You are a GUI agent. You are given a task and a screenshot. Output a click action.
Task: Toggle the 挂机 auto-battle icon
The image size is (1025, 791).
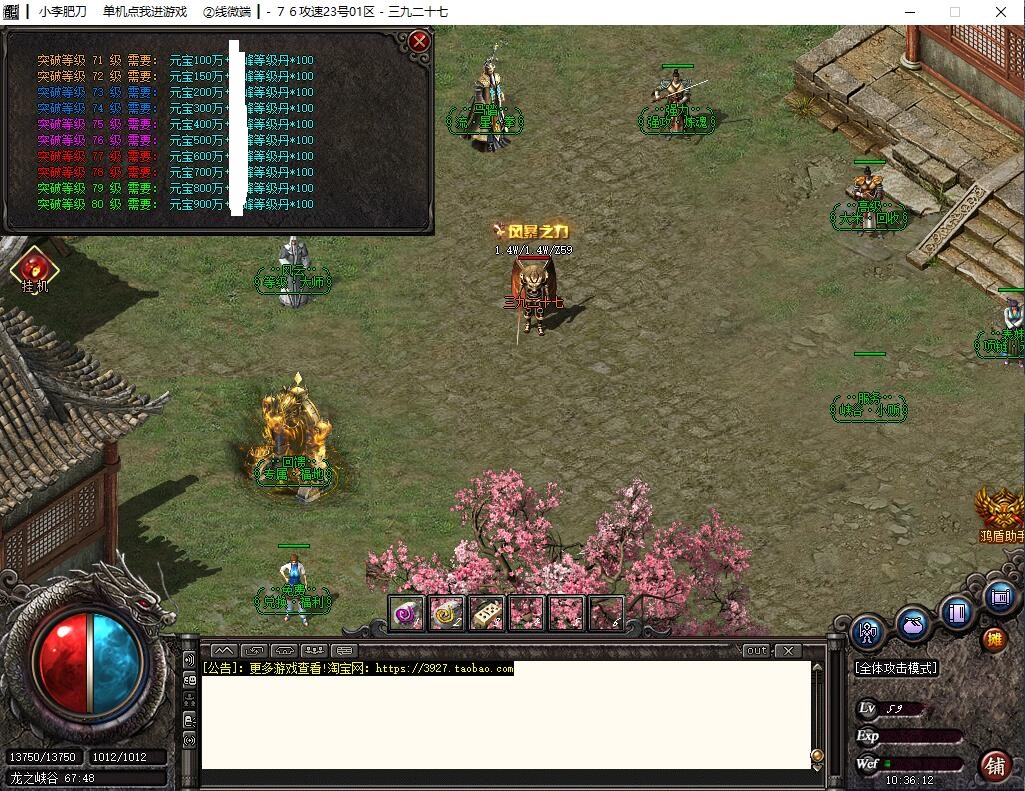click(35, 269)
